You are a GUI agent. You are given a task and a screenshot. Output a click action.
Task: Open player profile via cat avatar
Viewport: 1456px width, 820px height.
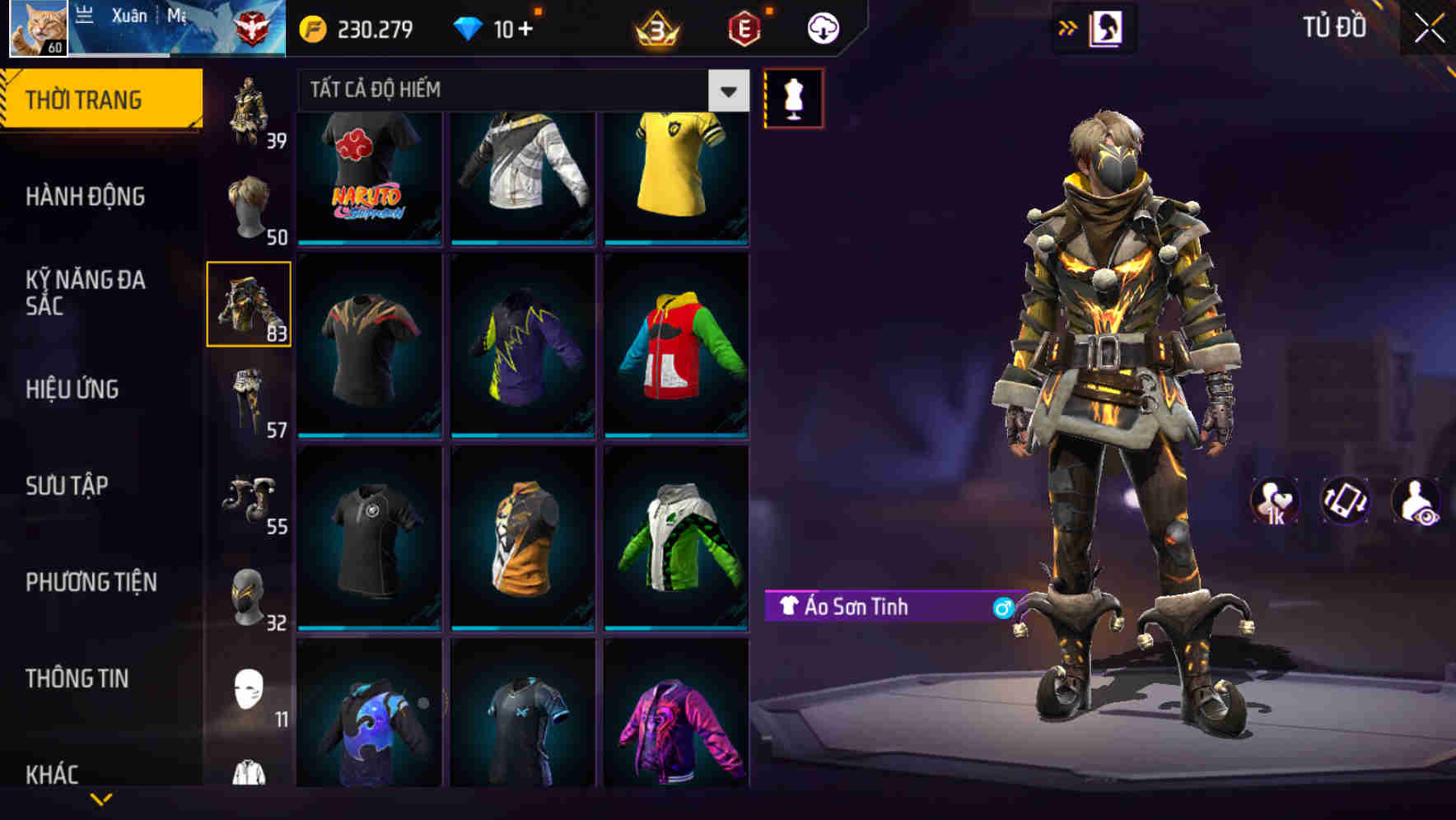[36, 28]
